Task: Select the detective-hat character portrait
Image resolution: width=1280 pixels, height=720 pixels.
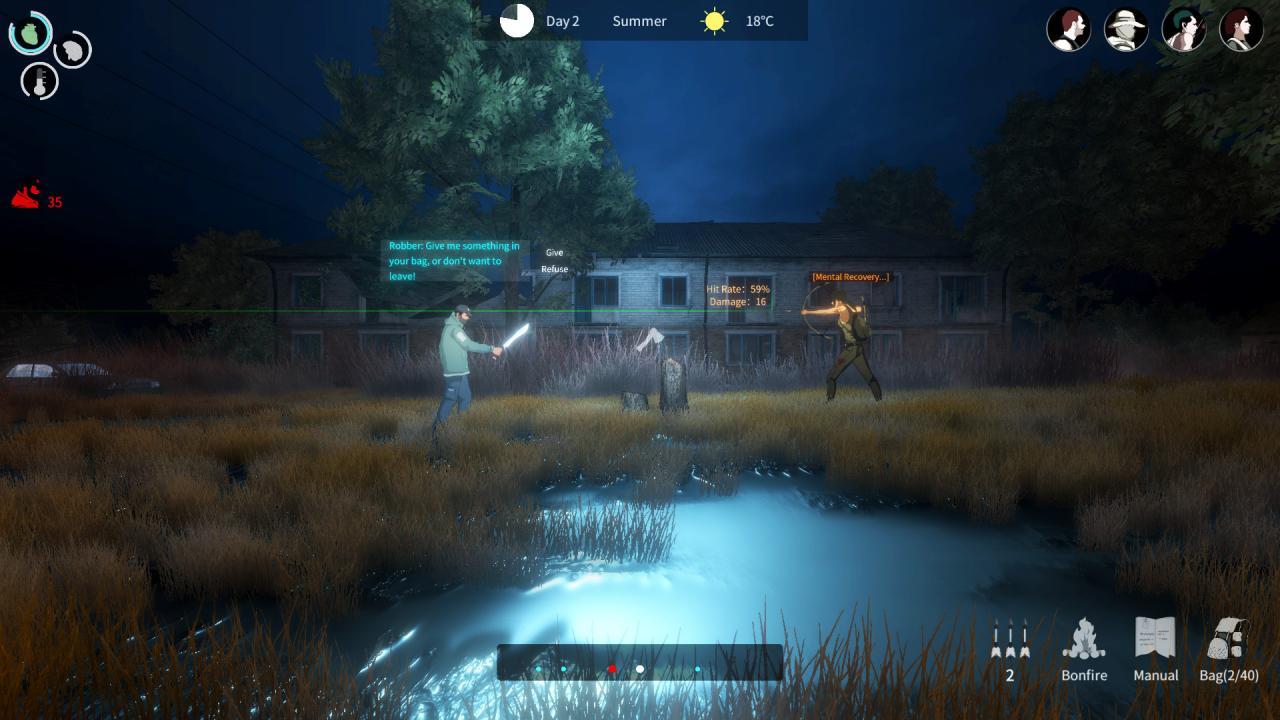Action: pos(1126,29)
